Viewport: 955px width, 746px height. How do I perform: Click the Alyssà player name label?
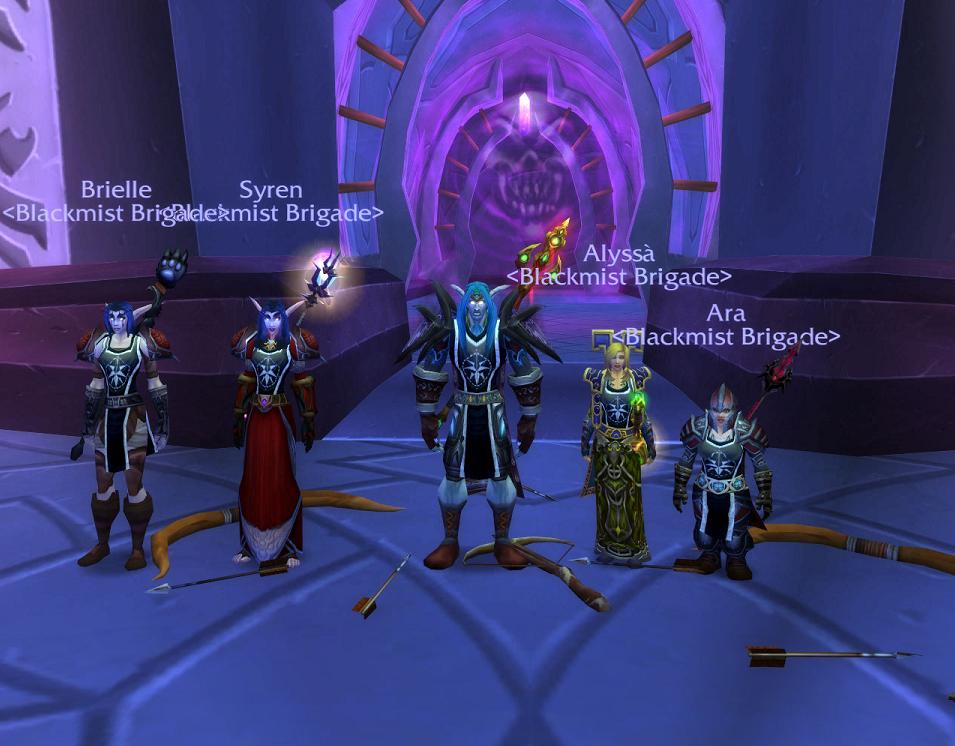(619, 254)
